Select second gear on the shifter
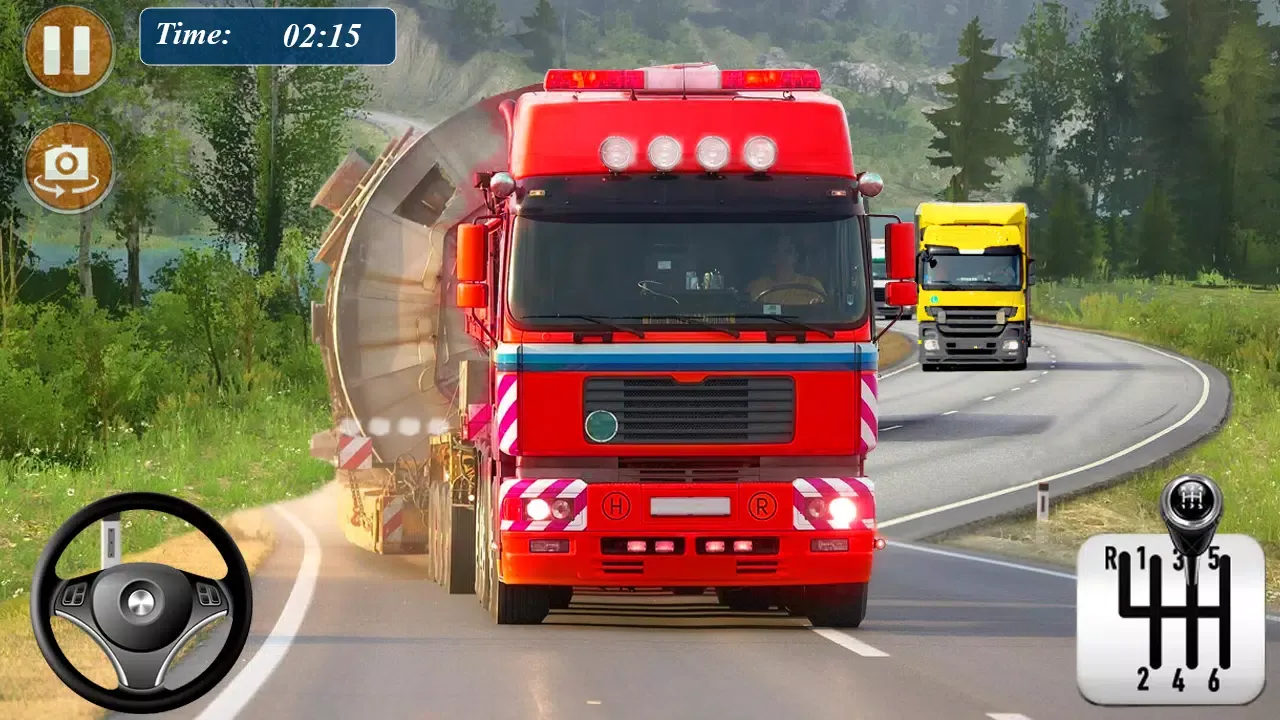 point(1143,680)
